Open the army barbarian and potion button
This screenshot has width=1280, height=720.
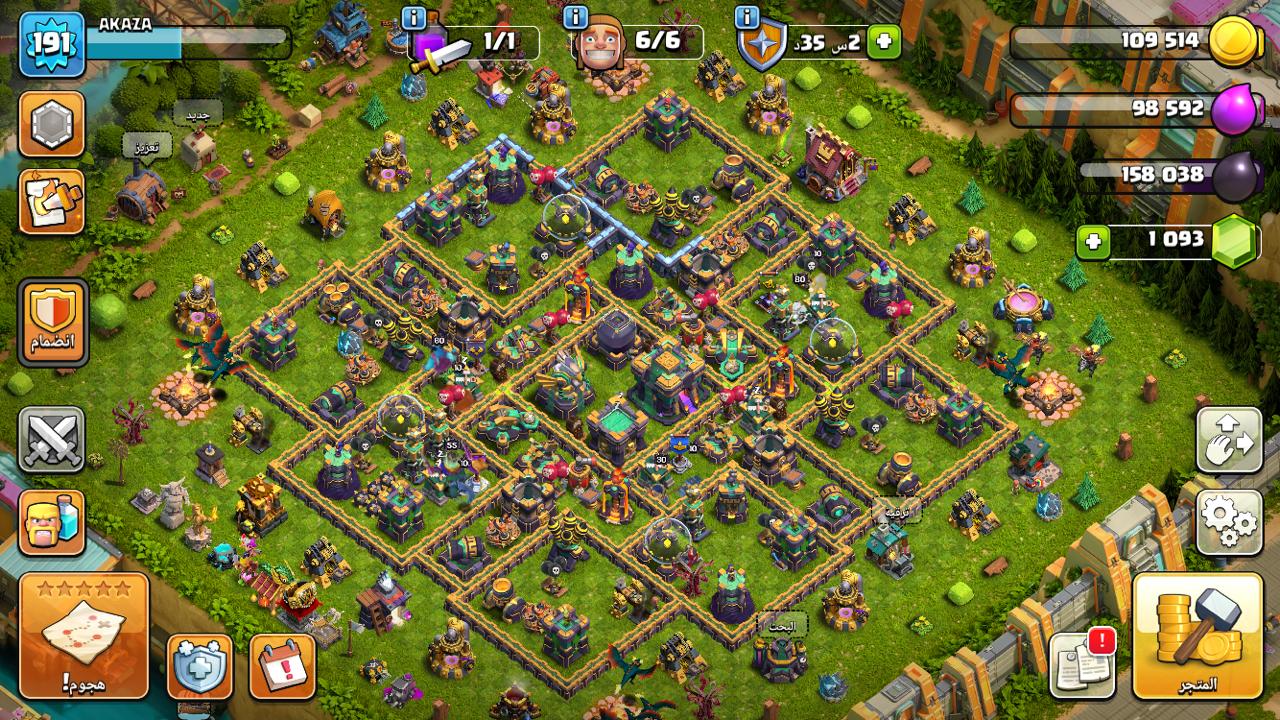51,522
